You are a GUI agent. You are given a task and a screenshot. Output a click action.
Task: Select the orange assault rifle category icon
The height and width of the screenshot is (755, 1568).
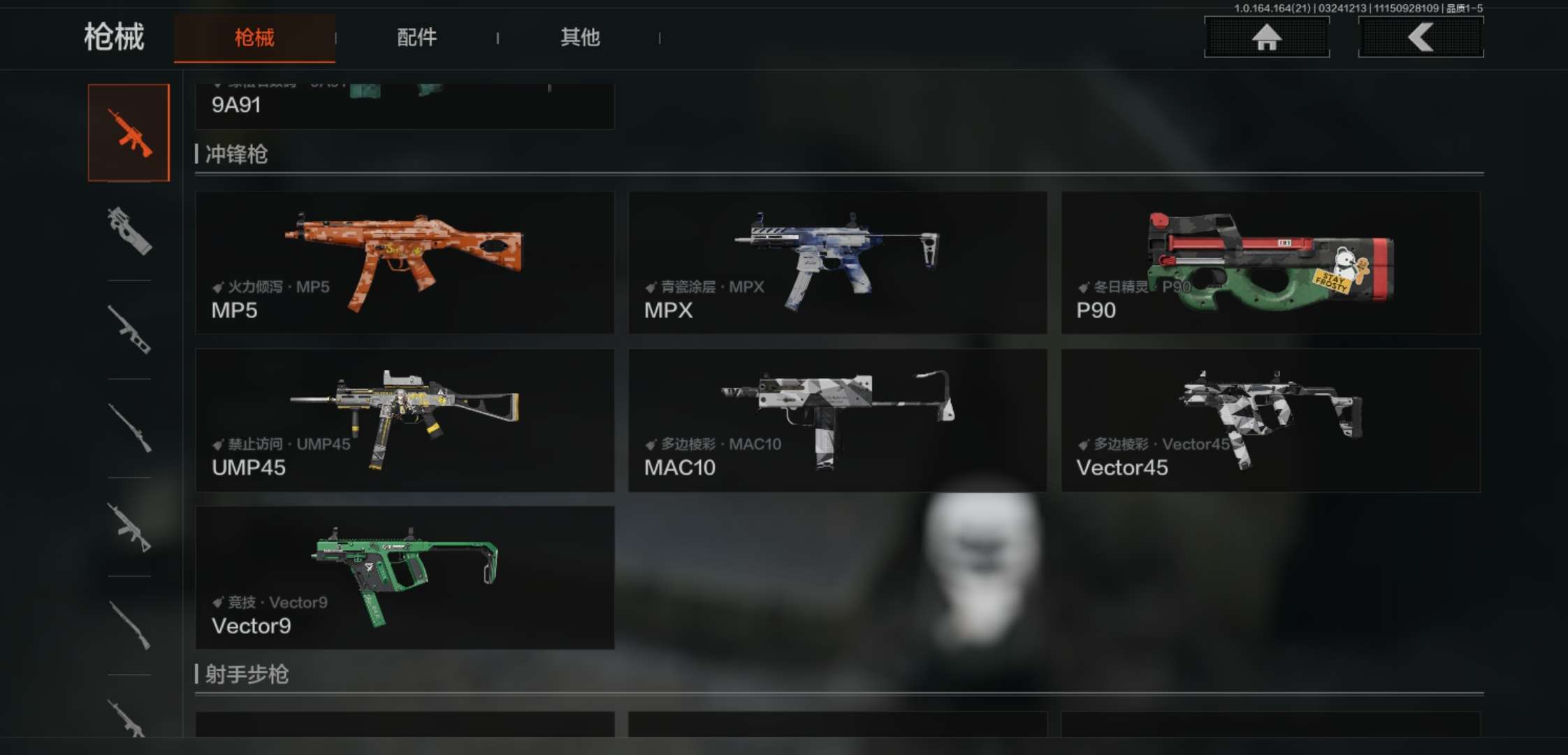[129, 133]
